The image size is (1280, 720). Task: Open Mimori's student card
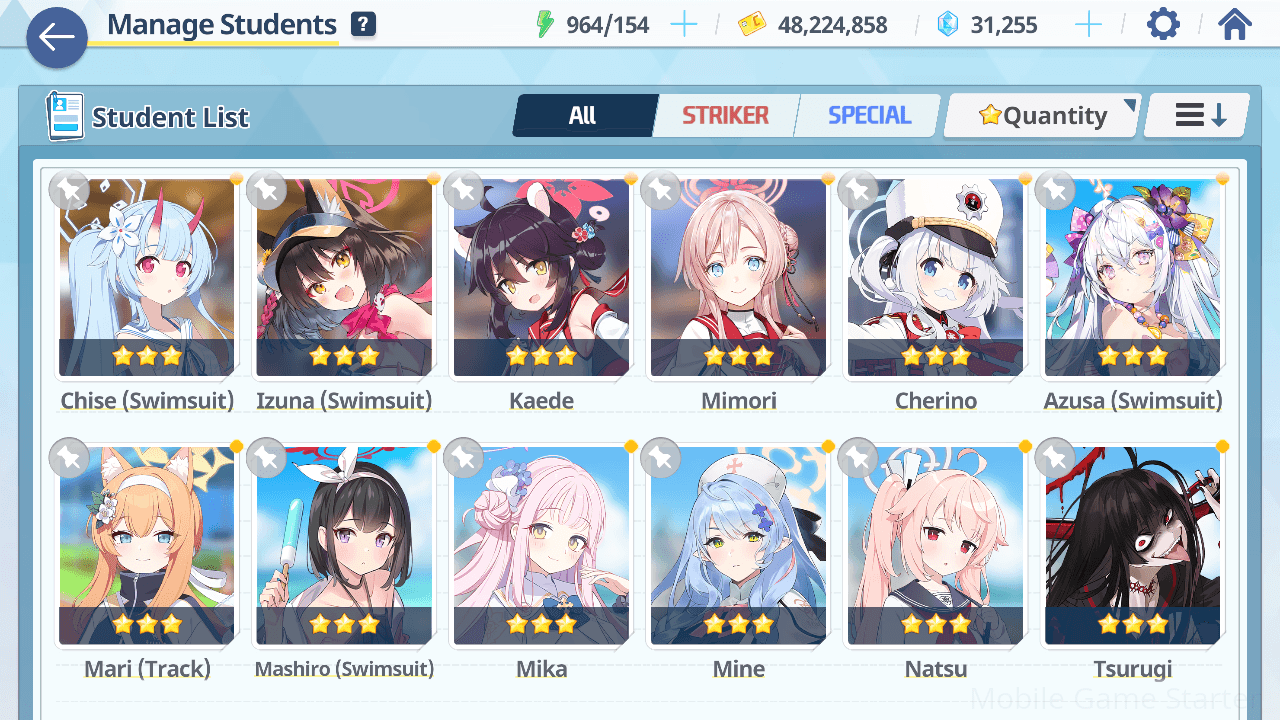tap(738, 278)
